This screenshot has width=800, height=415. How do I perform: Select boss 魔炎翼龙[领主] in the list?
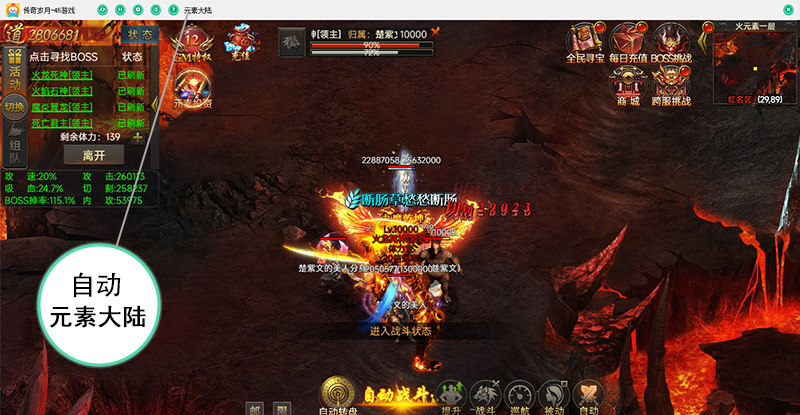62,107
